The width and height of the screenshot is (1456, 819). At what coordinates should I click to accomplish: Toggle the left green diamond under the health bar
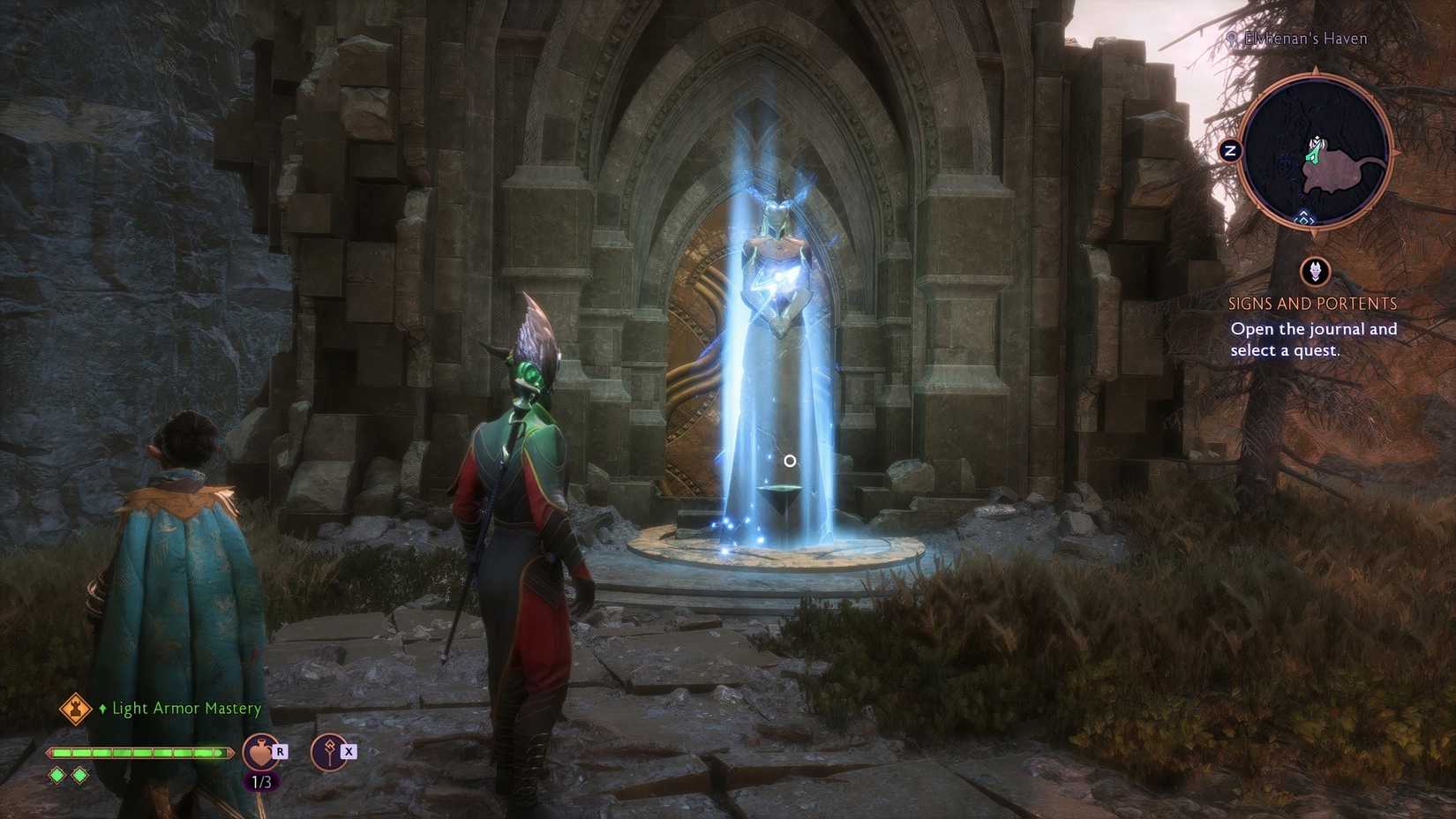pos(56,775)
